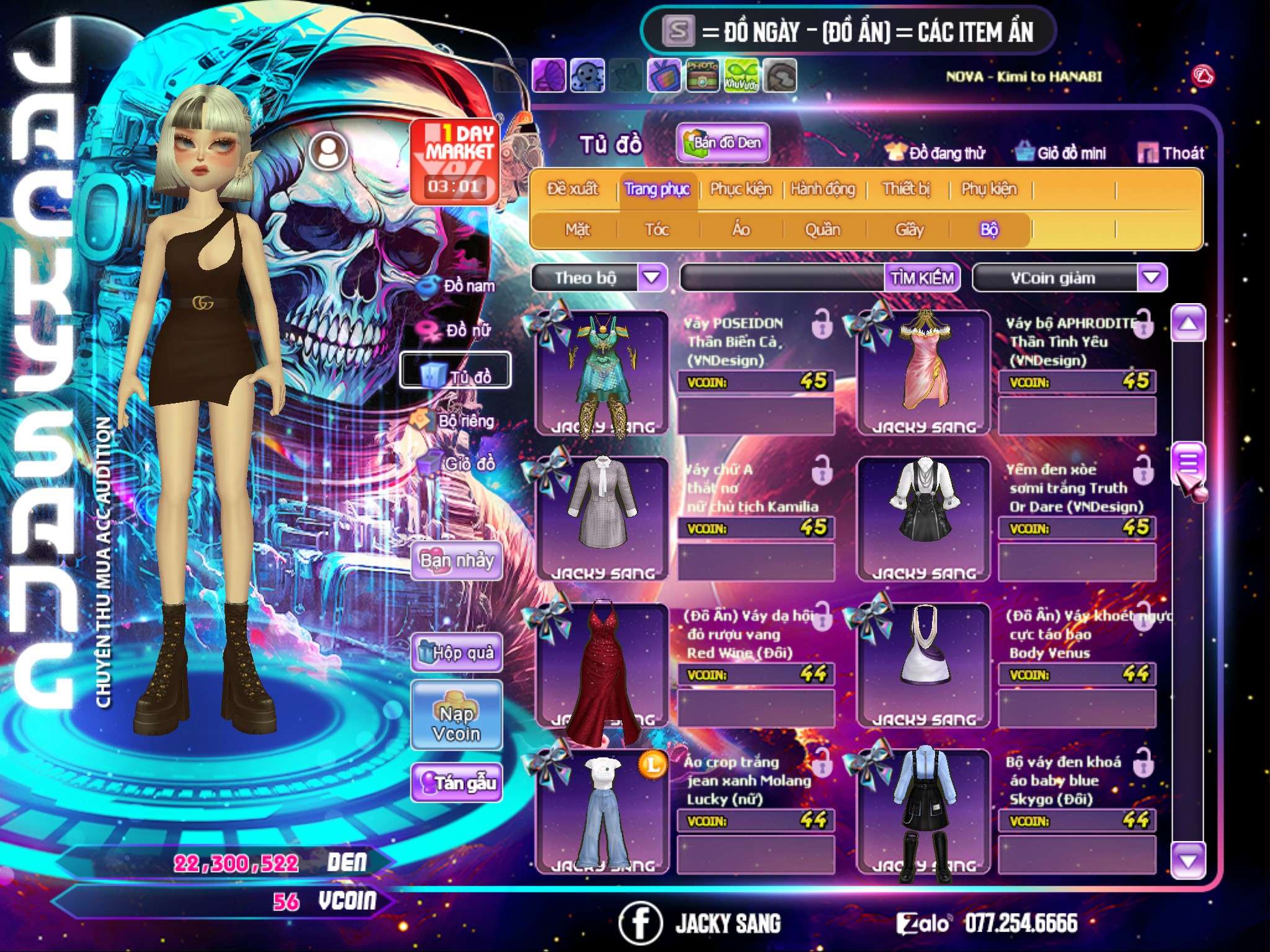The height and width of the screenshot is (952, 1270).
Task: Select the Hành động tab
Action: [823, 189]
